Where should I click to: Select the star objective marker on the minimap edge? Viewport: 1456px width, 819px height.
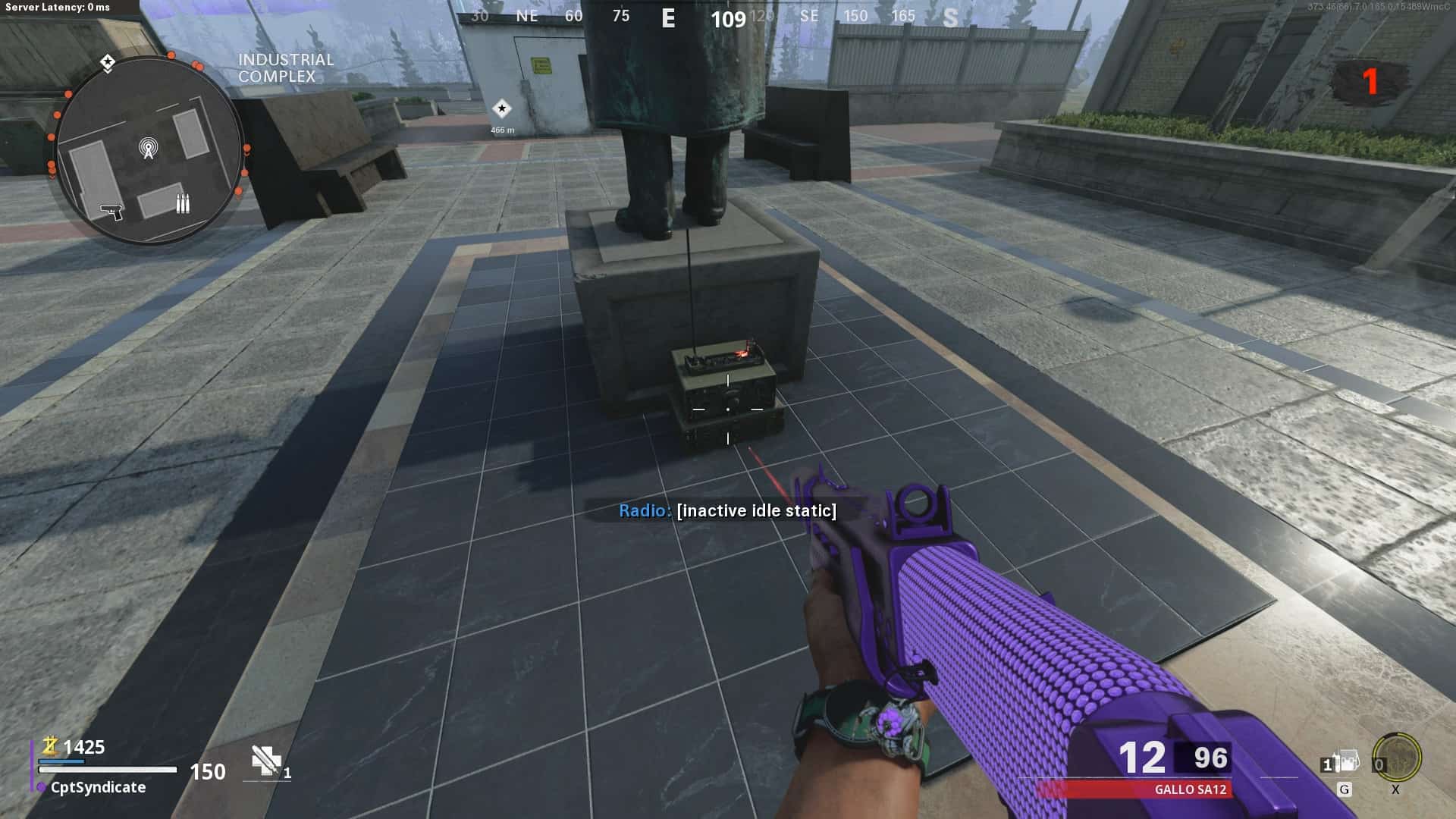(x=108, y=62)
